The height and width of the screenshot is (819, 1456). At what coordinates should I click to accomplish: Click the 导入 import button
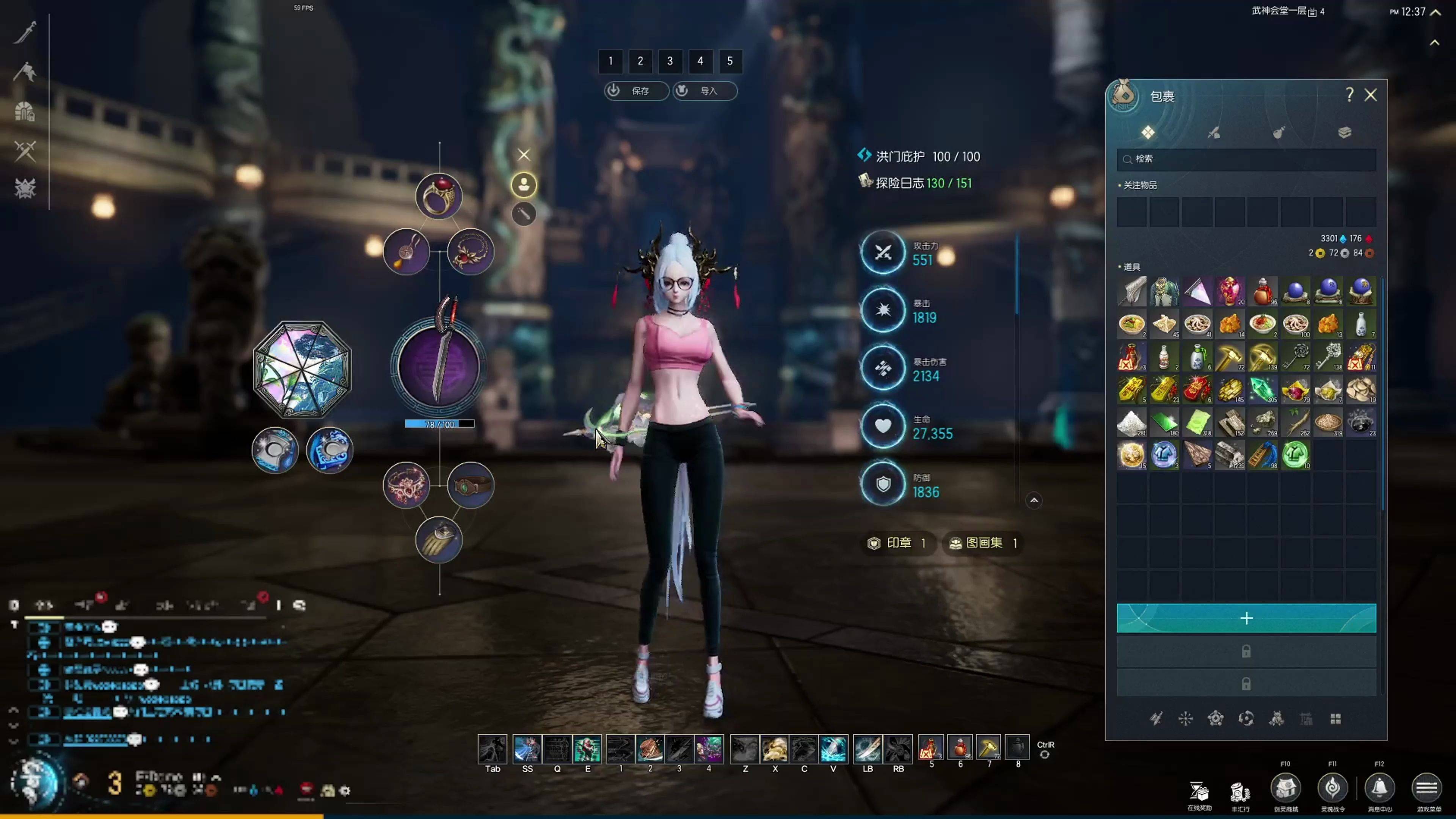click(705, 91)
